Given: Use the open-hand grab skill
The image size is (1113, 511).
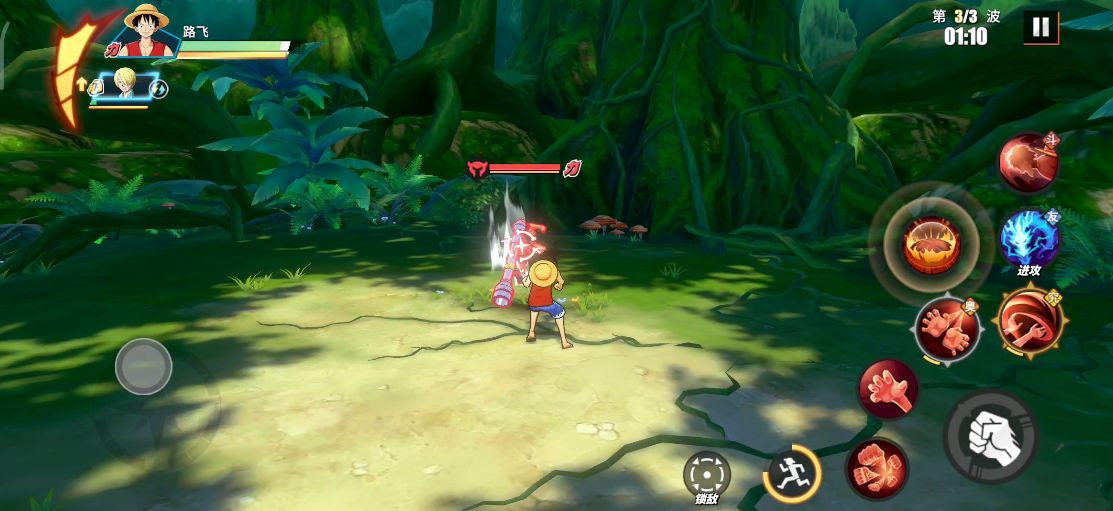Looking at the screenshot, I should pos(887,389).
